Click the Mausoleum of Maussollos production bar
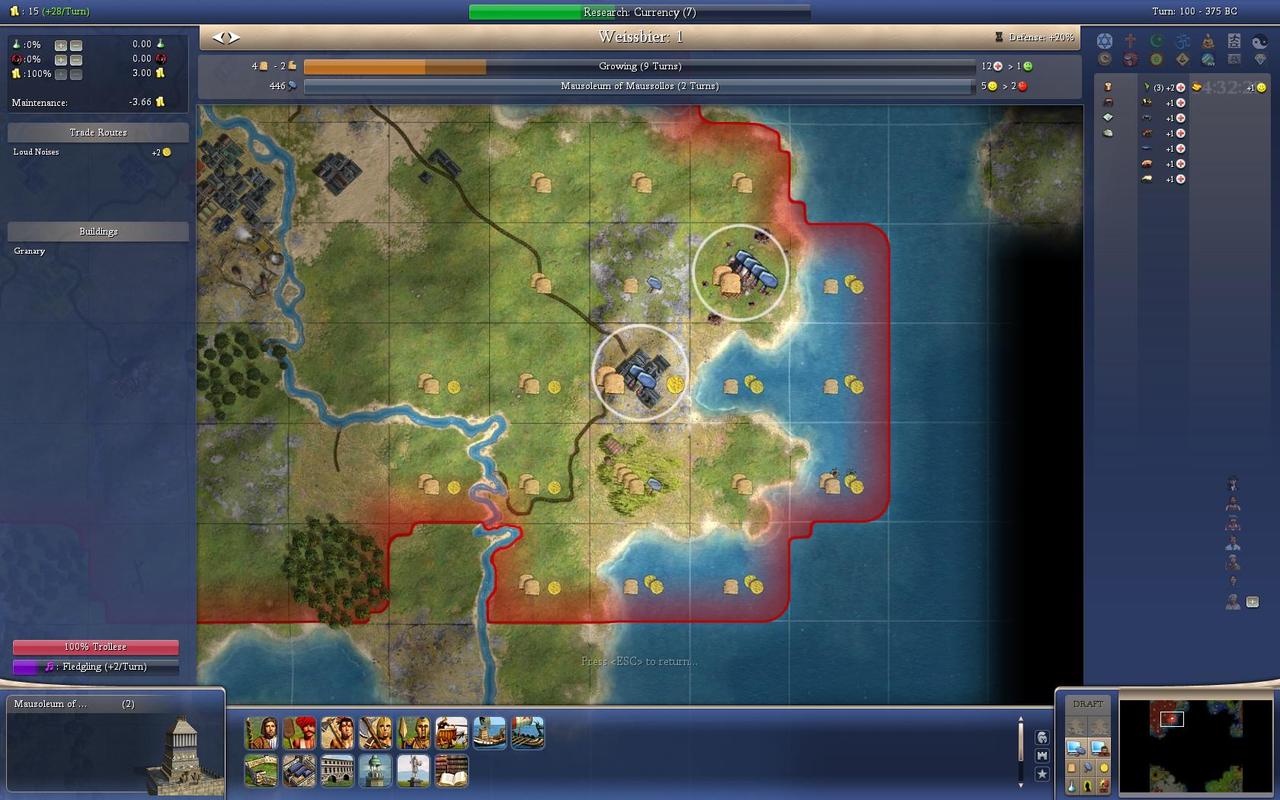Screen dimensions: 1280x800 639,86
